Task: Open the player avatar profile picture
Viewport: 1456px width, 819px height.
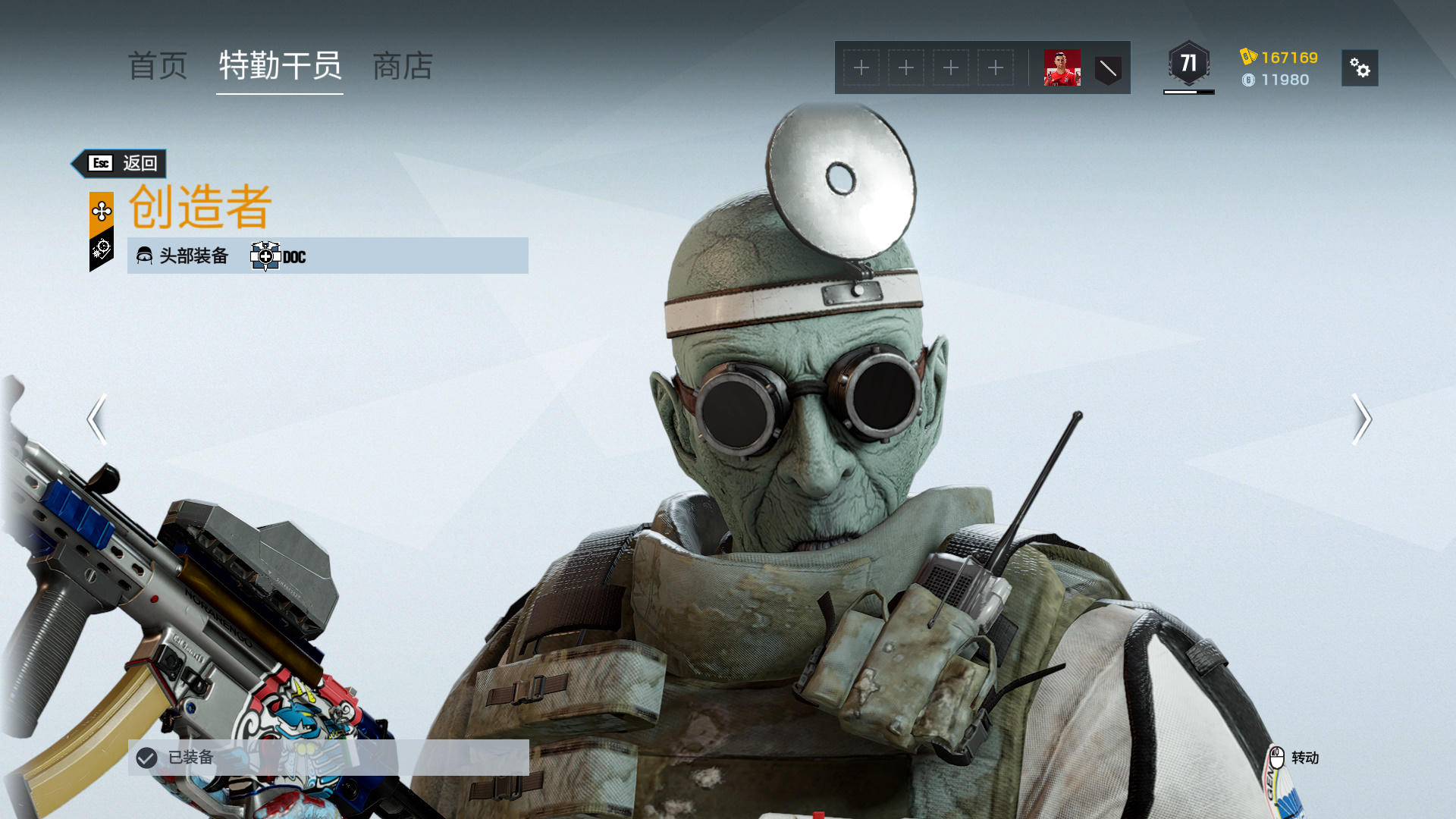Action: [1062, 68]
